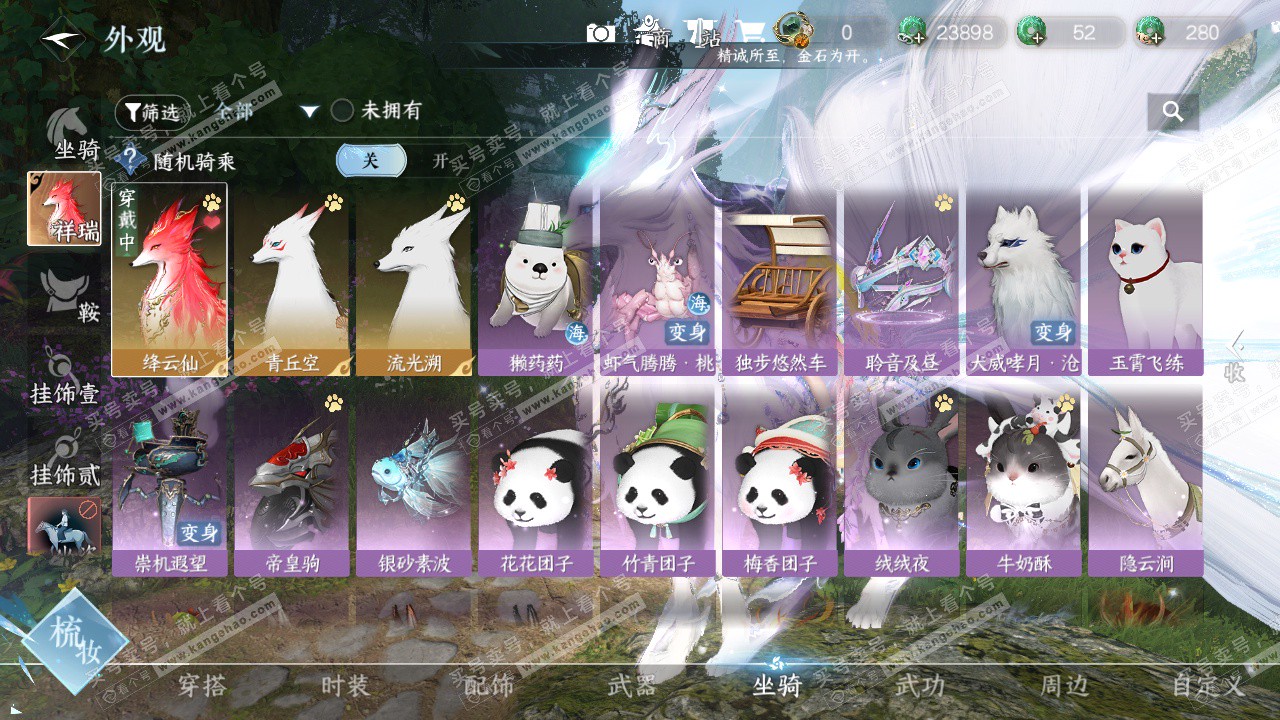Screen dimensions: 1280x720
Task: Pick the 独步悠然车 cart mount
Action: click(x=779, y=280)
